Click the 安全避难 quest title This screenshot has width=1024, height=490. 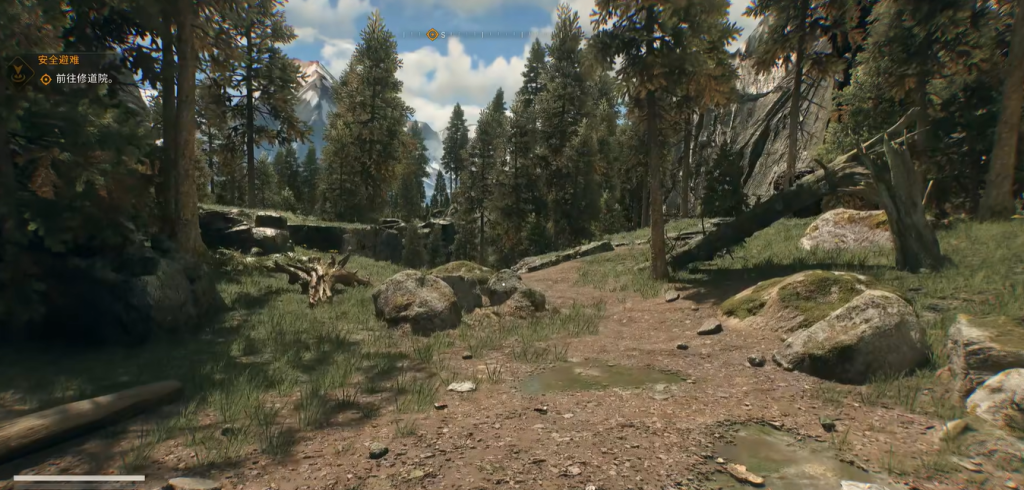(58, 60)
